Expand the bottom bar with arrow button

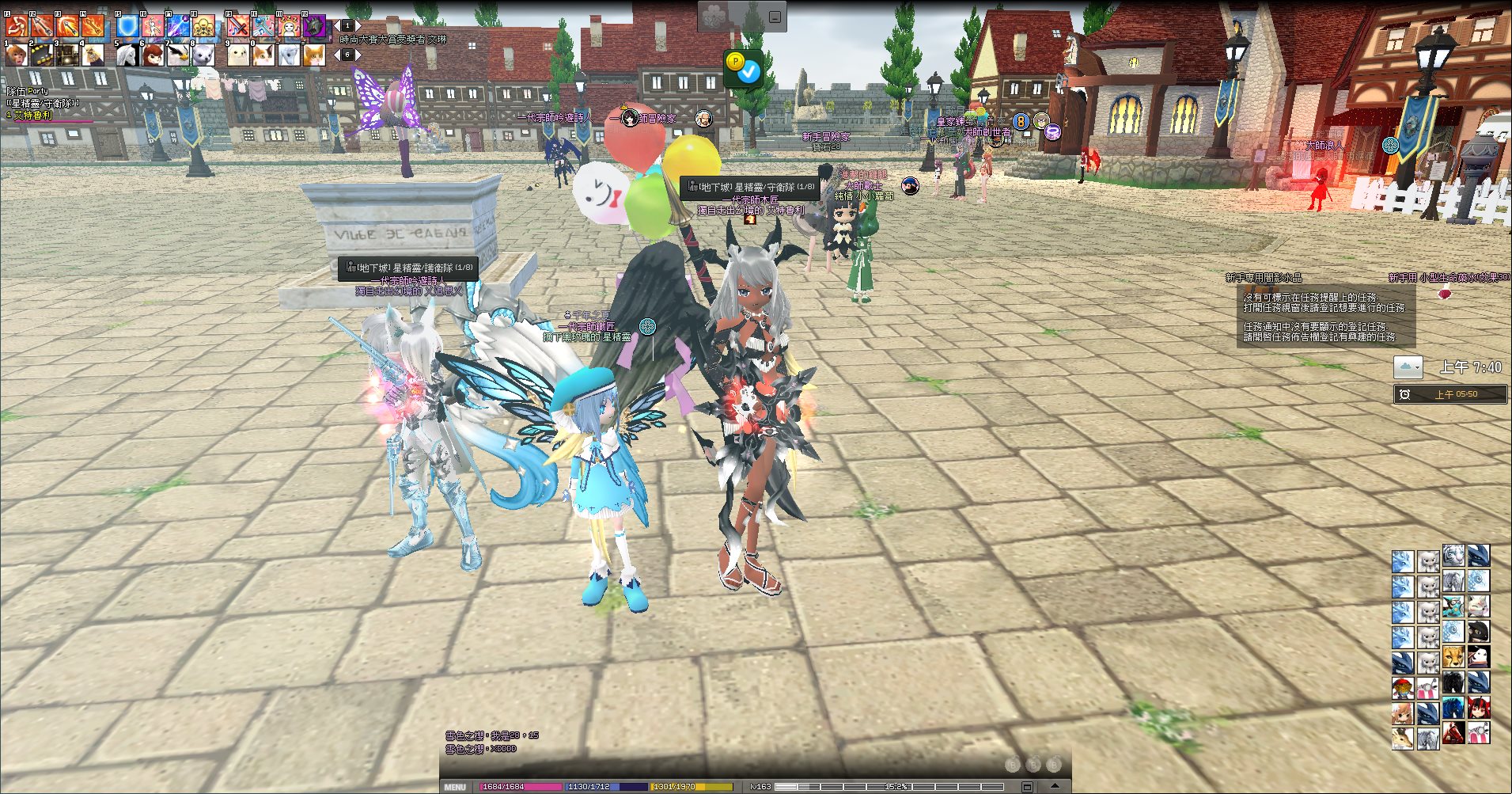(1055, 786)
